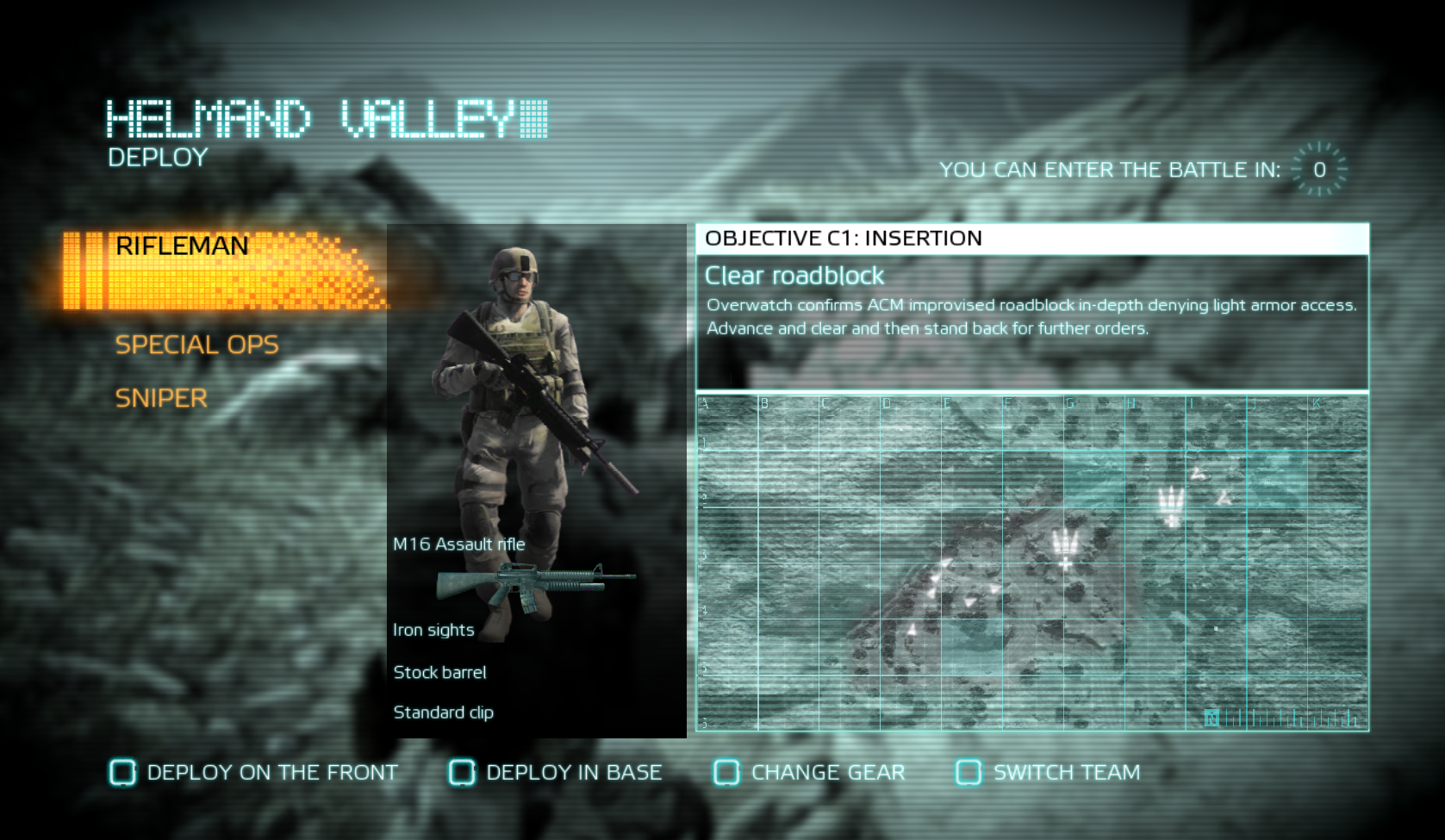Select the Rifleman class
The width and height of the screenshot is (1445, 840).
point(183,246)
